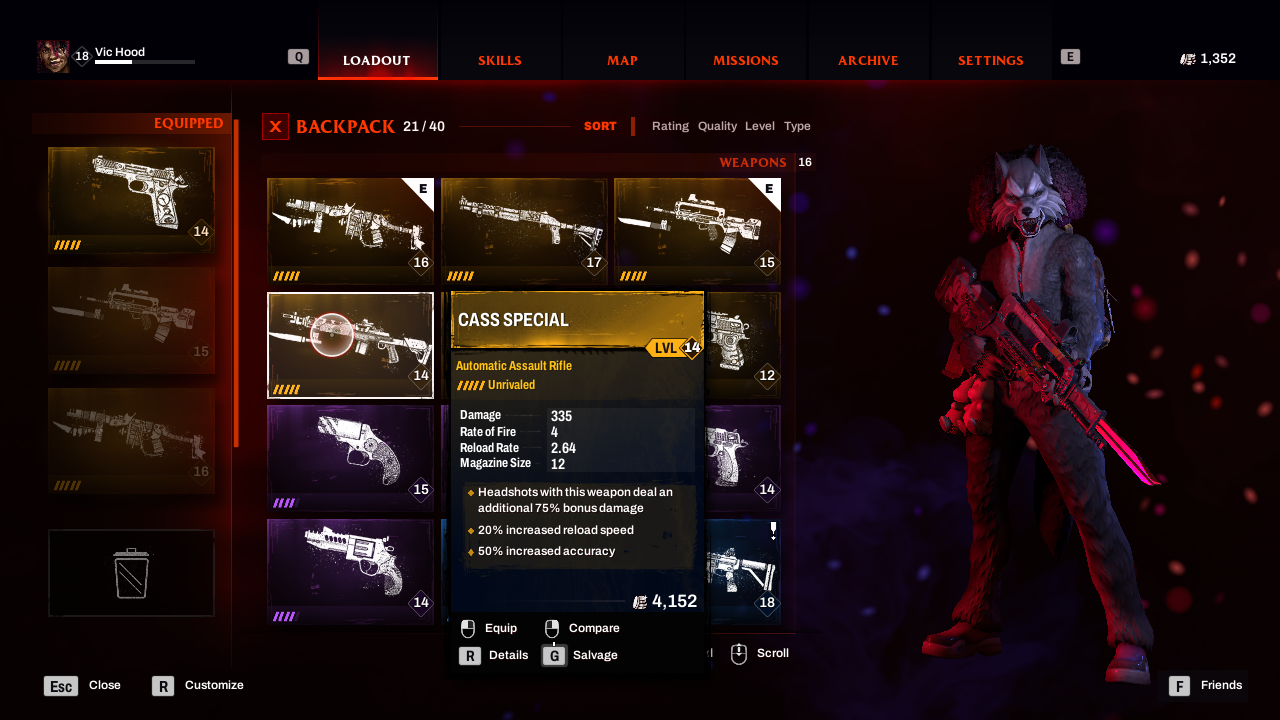Choose the level 15 rifle with bayonet in backpack
This screenshot has height=720, width=1280.
697,230
